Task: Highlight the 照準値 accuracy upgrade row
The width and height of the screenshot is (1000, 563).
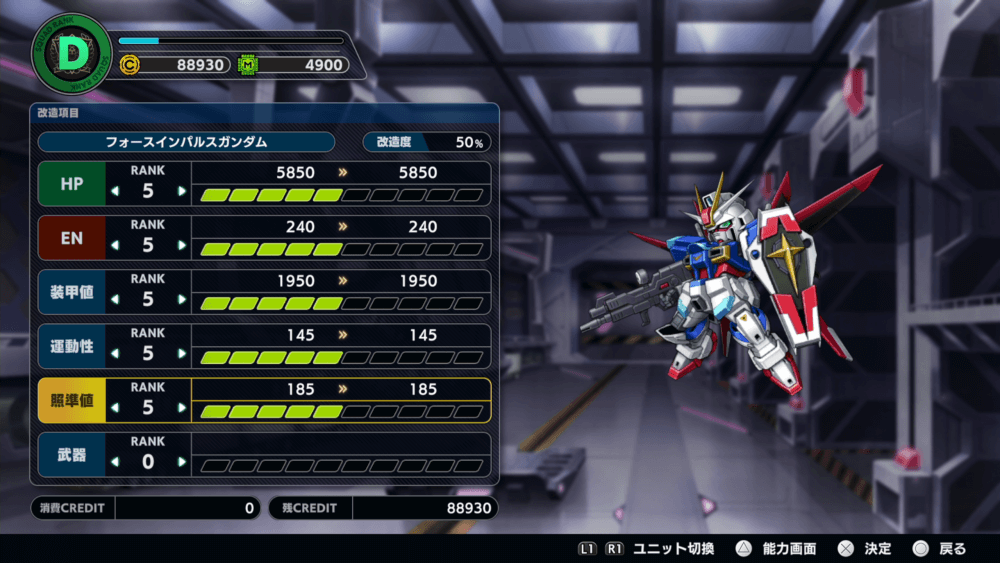Action: 71,400
